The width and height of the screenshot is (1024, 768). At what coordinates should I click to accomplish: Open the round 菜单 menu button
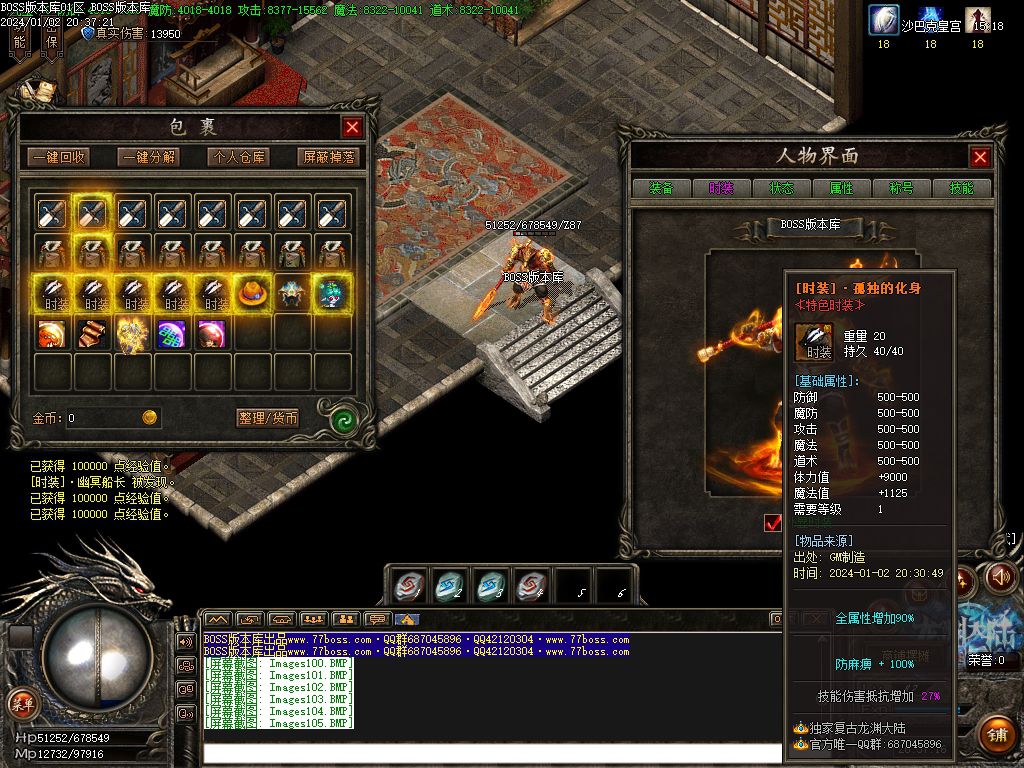[x=22, y=703]
